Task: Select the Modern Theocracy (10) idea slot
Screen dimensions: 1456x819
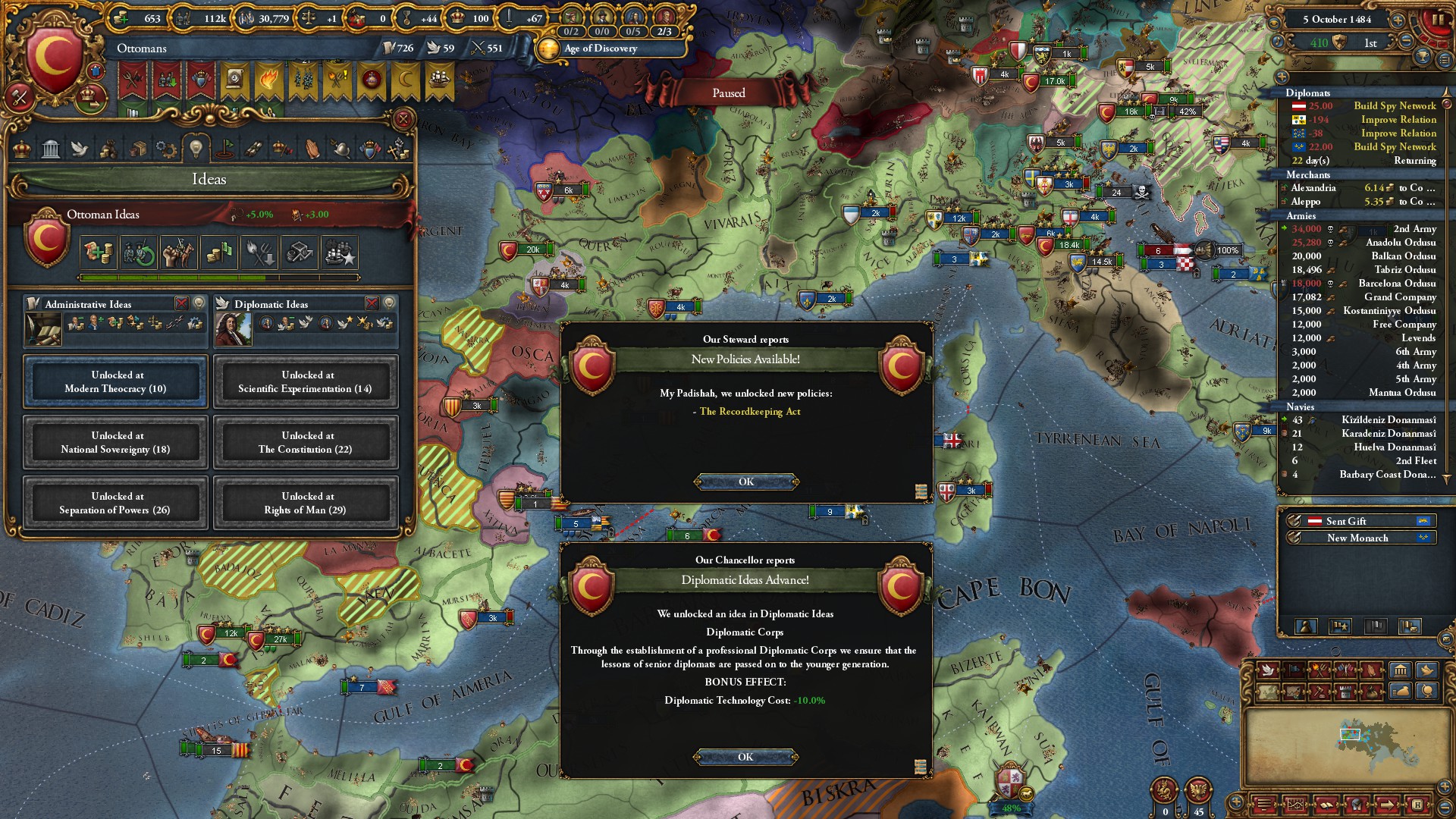Action: tap(115, 381)
